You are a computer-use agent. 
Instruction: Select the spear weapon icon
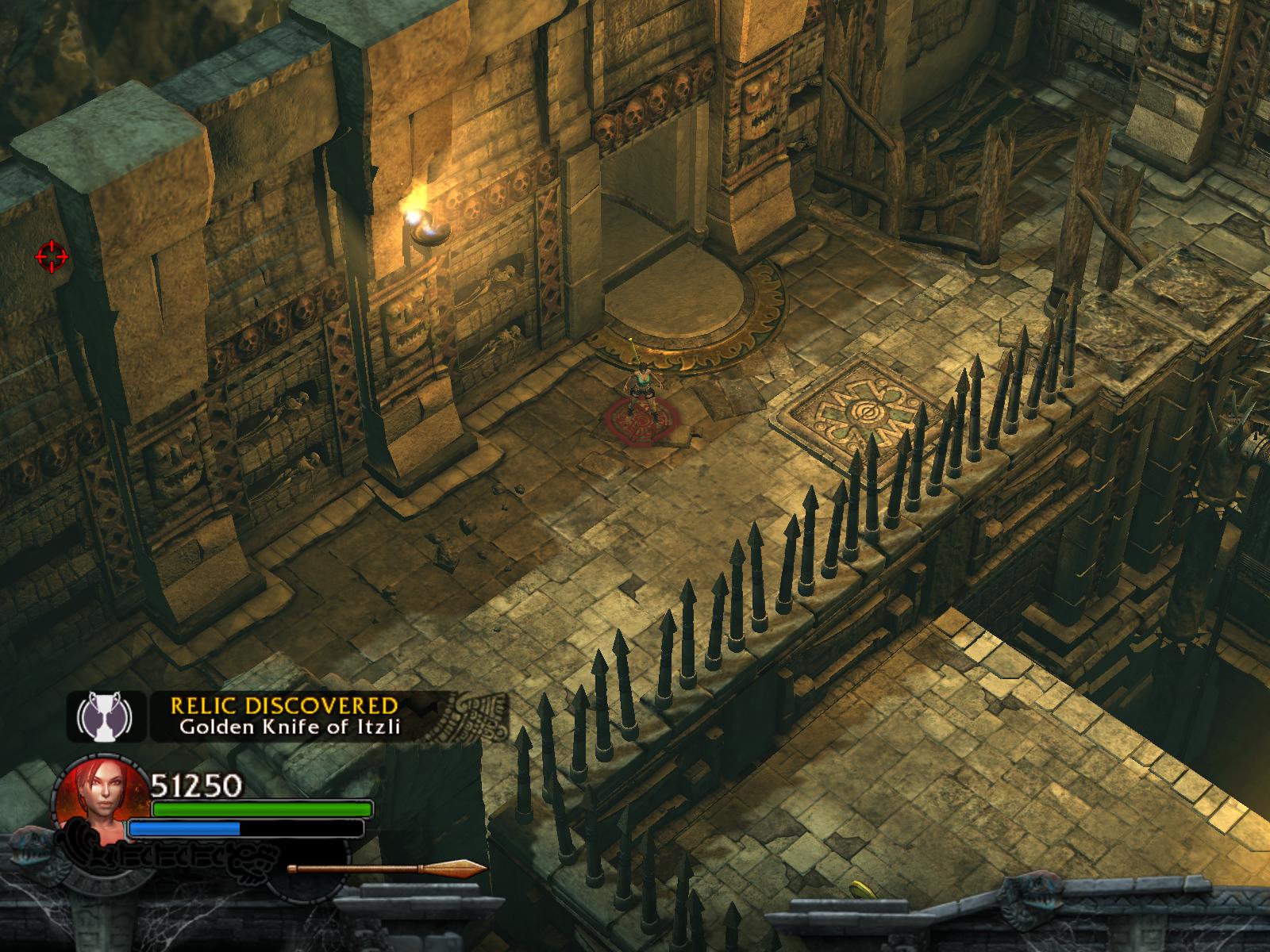pos(387,869)
